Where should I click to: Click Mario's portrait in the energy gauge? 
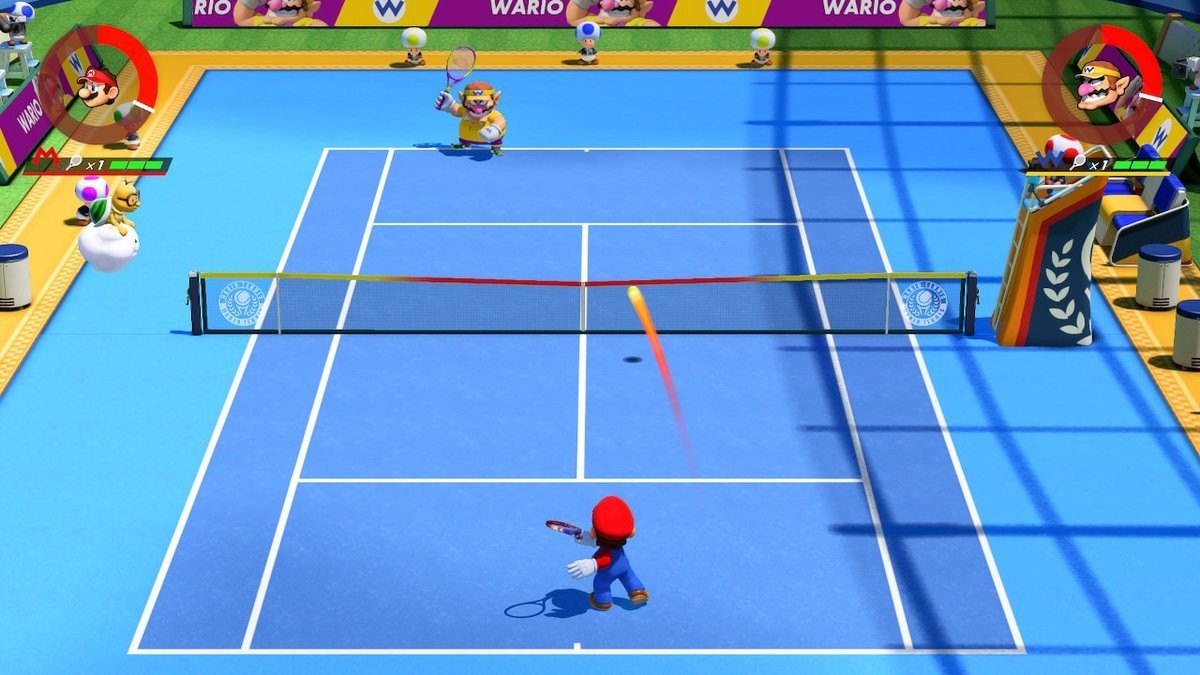tap(97, 86)
